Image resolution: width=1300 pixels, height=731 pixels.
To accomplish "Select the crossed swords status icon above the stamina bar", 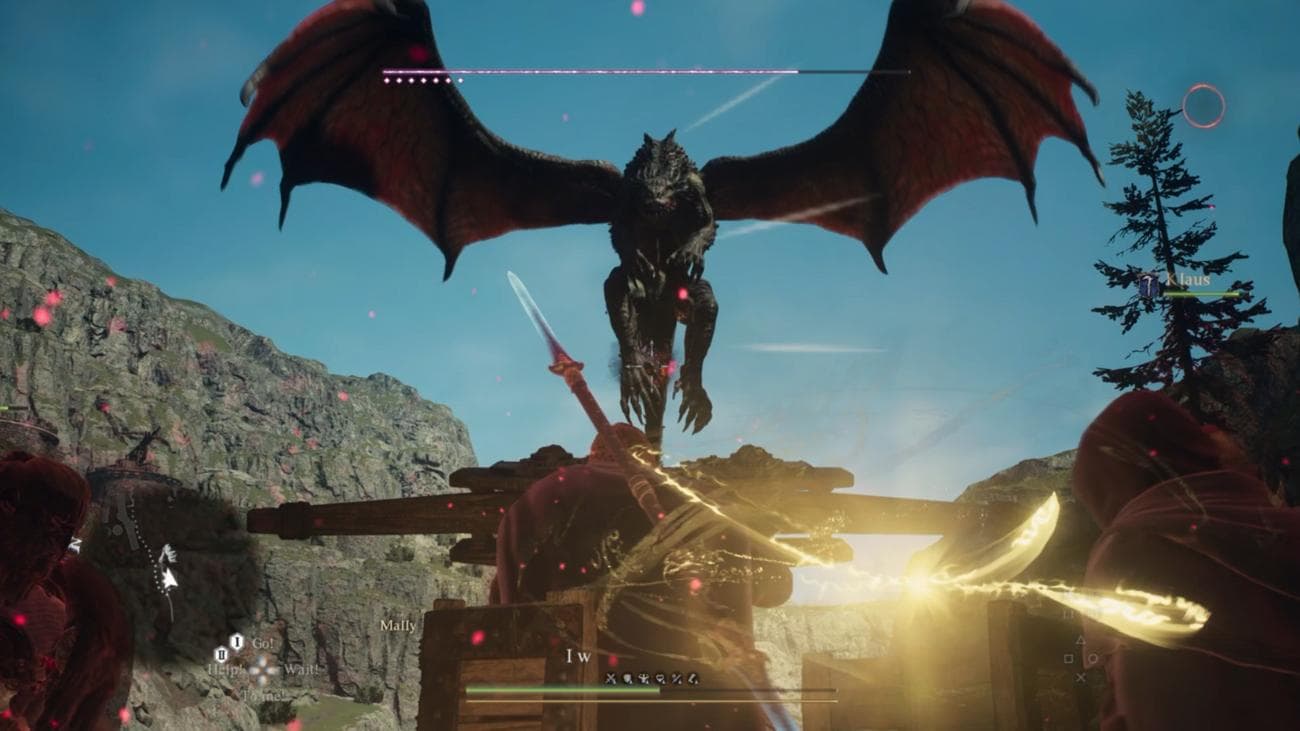I will click(611, 677).
